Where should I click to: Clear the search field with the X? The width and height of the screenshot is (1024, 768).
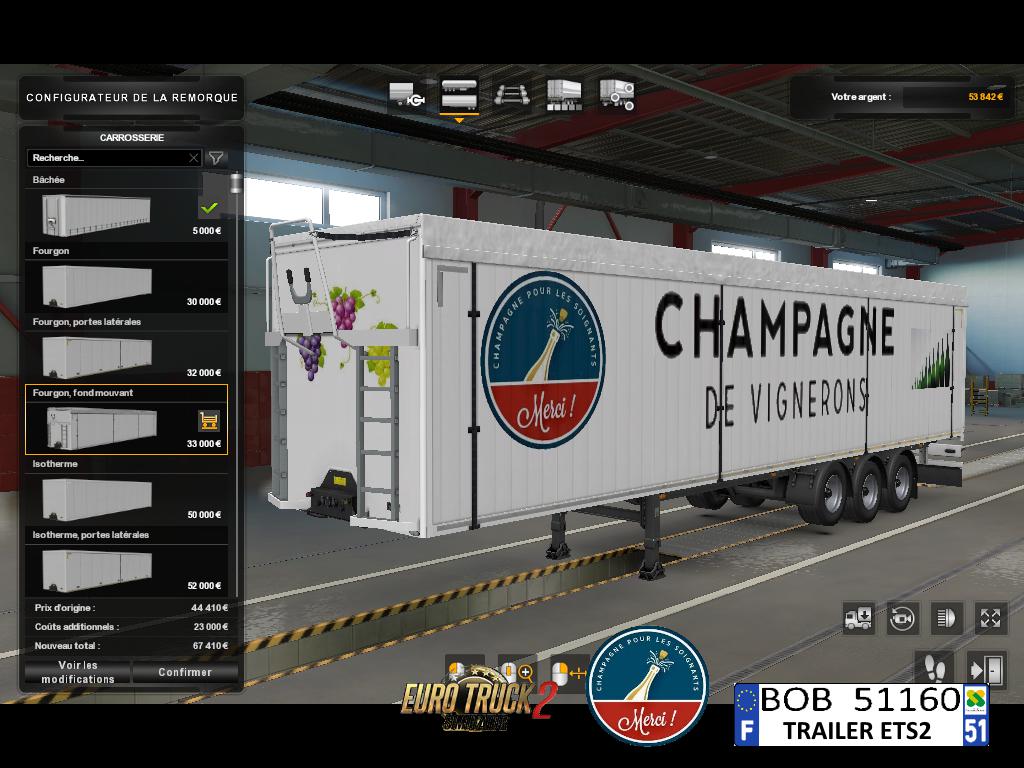tap(194, 158)
